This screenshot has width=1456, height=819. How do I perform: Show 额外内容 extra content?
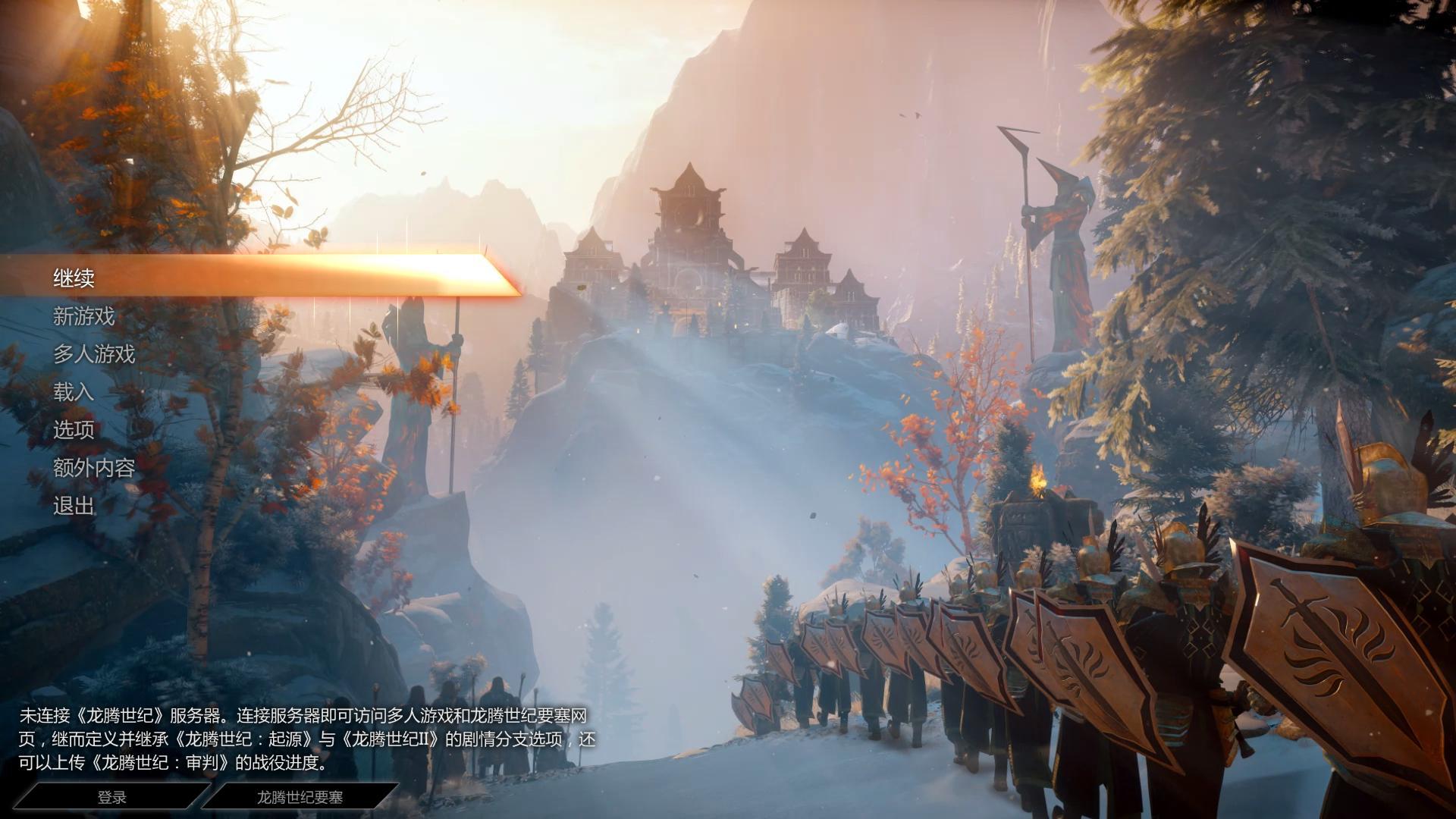click(94, 468)
